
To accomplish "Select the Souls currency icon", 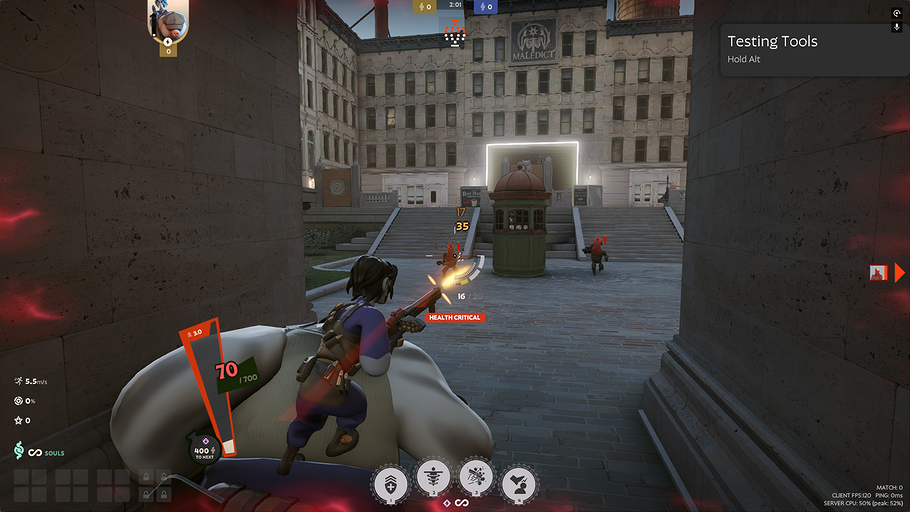I will coord(20,452).
